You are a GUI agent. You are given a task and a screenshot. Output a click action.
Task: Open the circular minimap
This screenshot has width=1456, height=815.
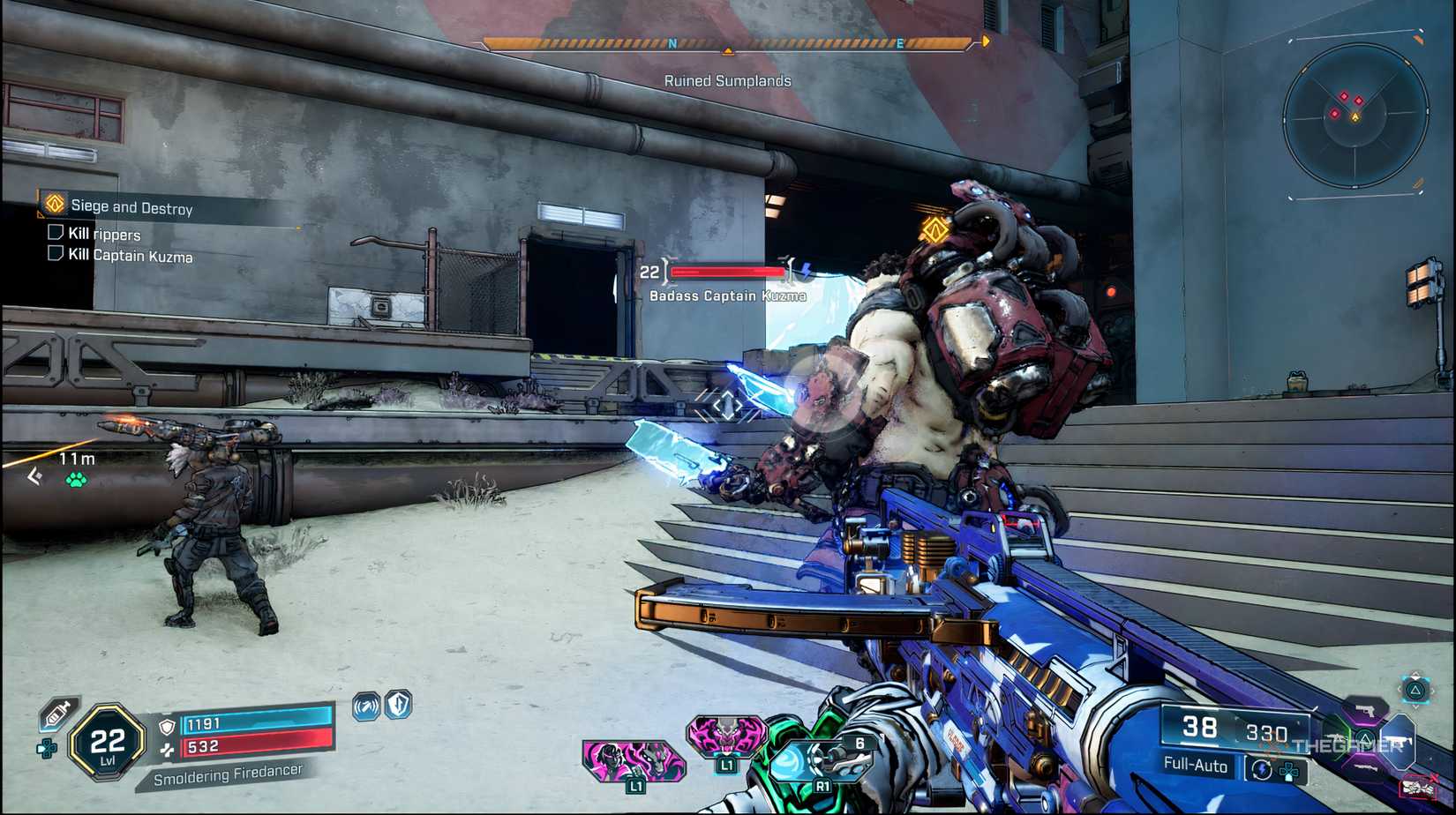click(1355, 117)
